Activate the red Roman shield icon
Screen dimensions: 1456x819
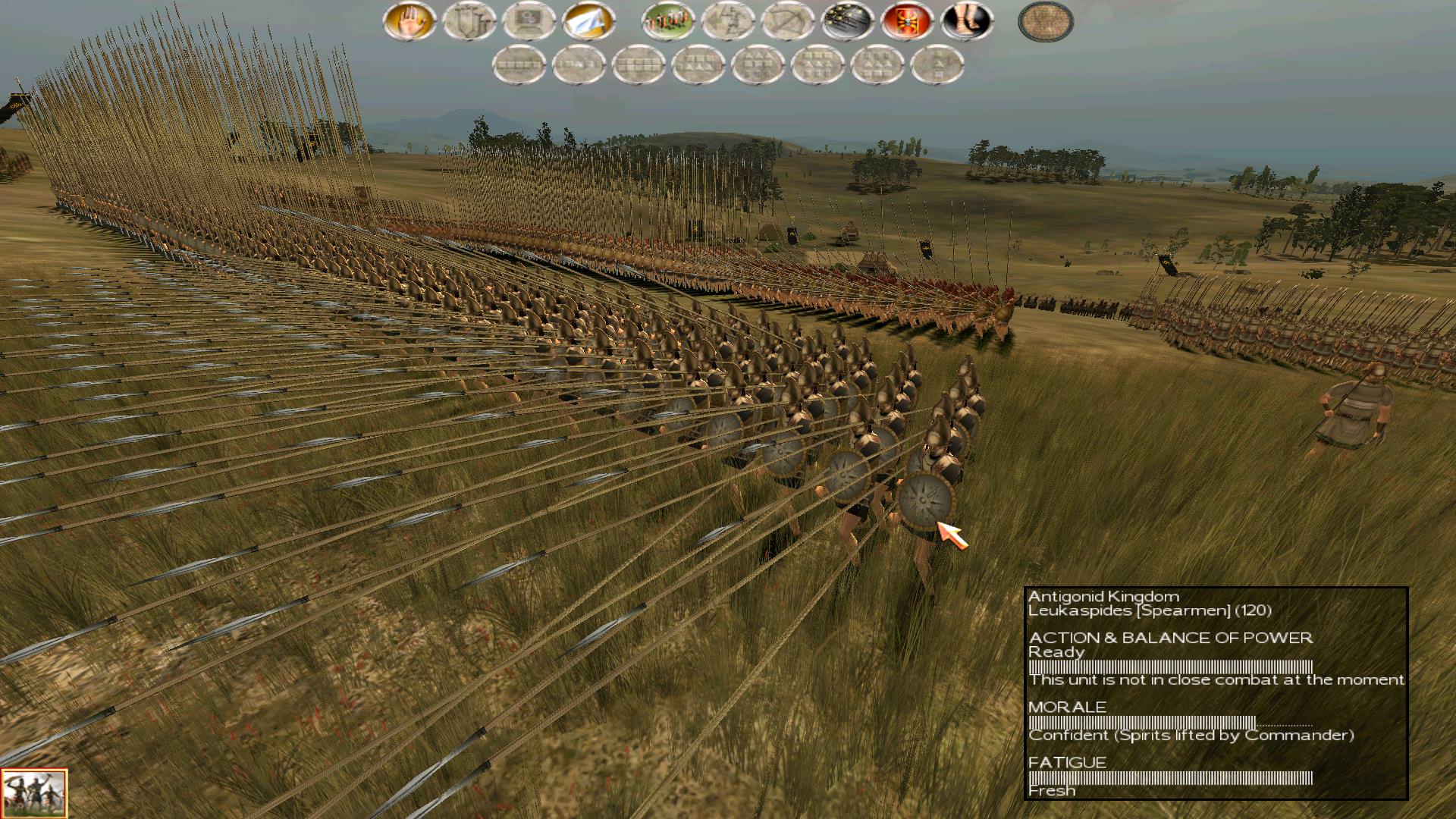click(x=908, y=21)
